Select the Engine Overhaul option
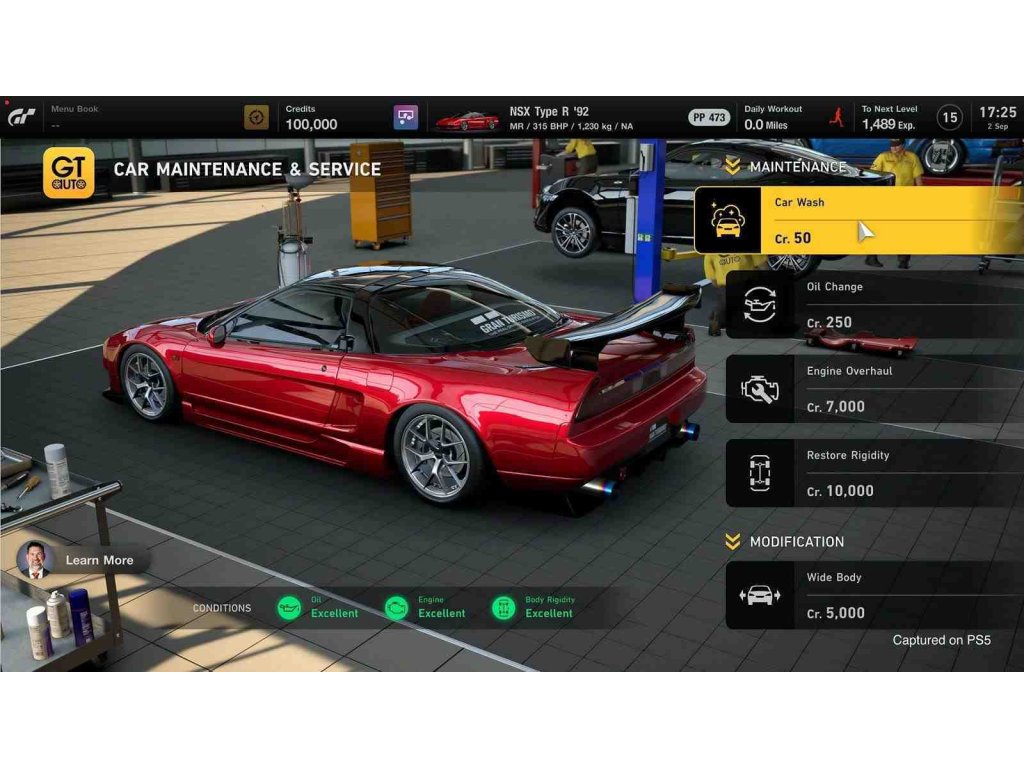Screen dimensions: 1024x768 pyautogui.click(x=872, y=388)
